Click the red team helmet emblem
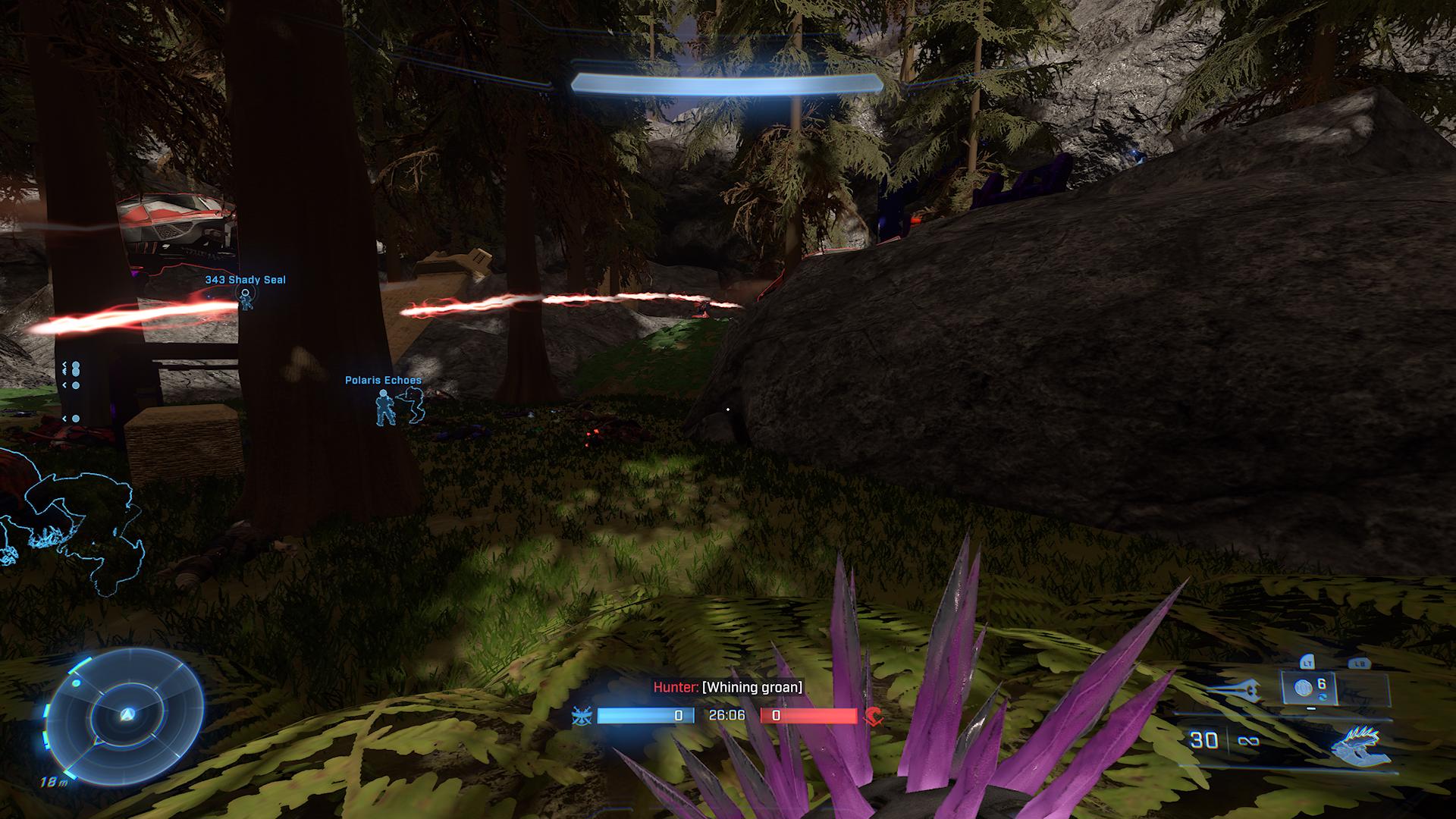 click(x=873, y=716)
